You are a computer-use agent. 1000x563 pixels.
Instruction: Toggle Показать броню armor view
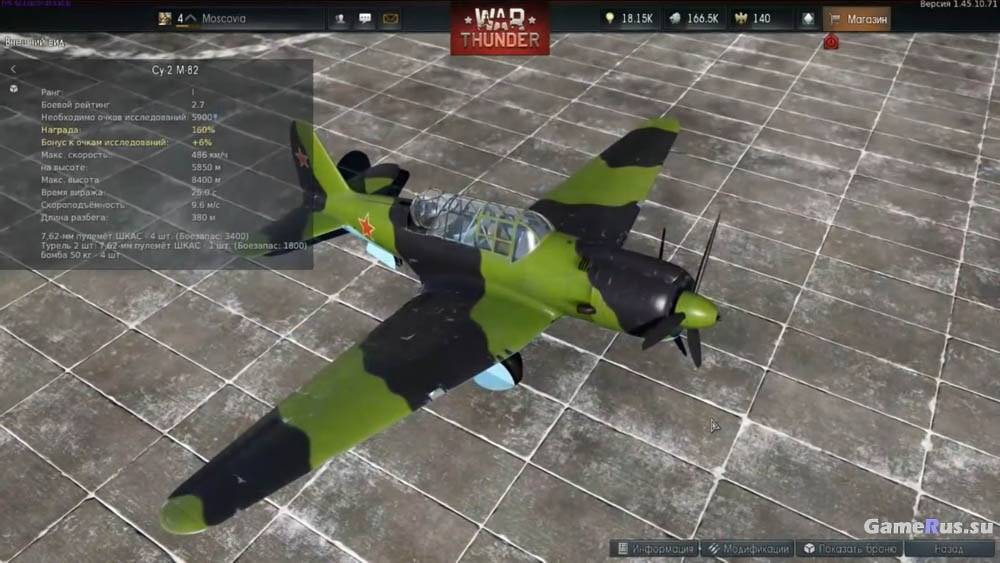[850, 548]
